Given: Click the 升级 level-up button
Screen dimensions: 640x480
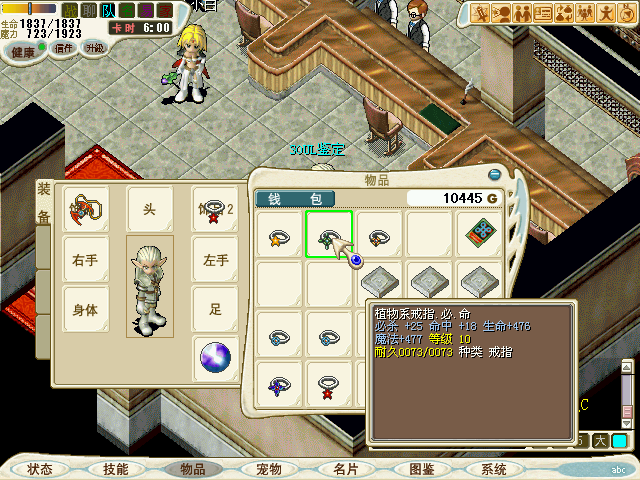Looking at the screenshot, I should click(94, 48).
